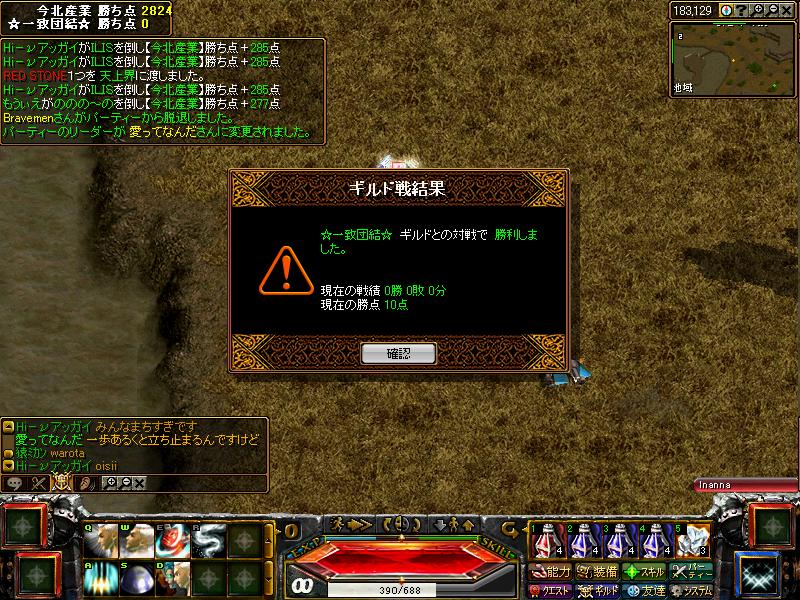Select the silver dome skill on S
The width and height of the screenshot is (800, 600).
[135, 577]
